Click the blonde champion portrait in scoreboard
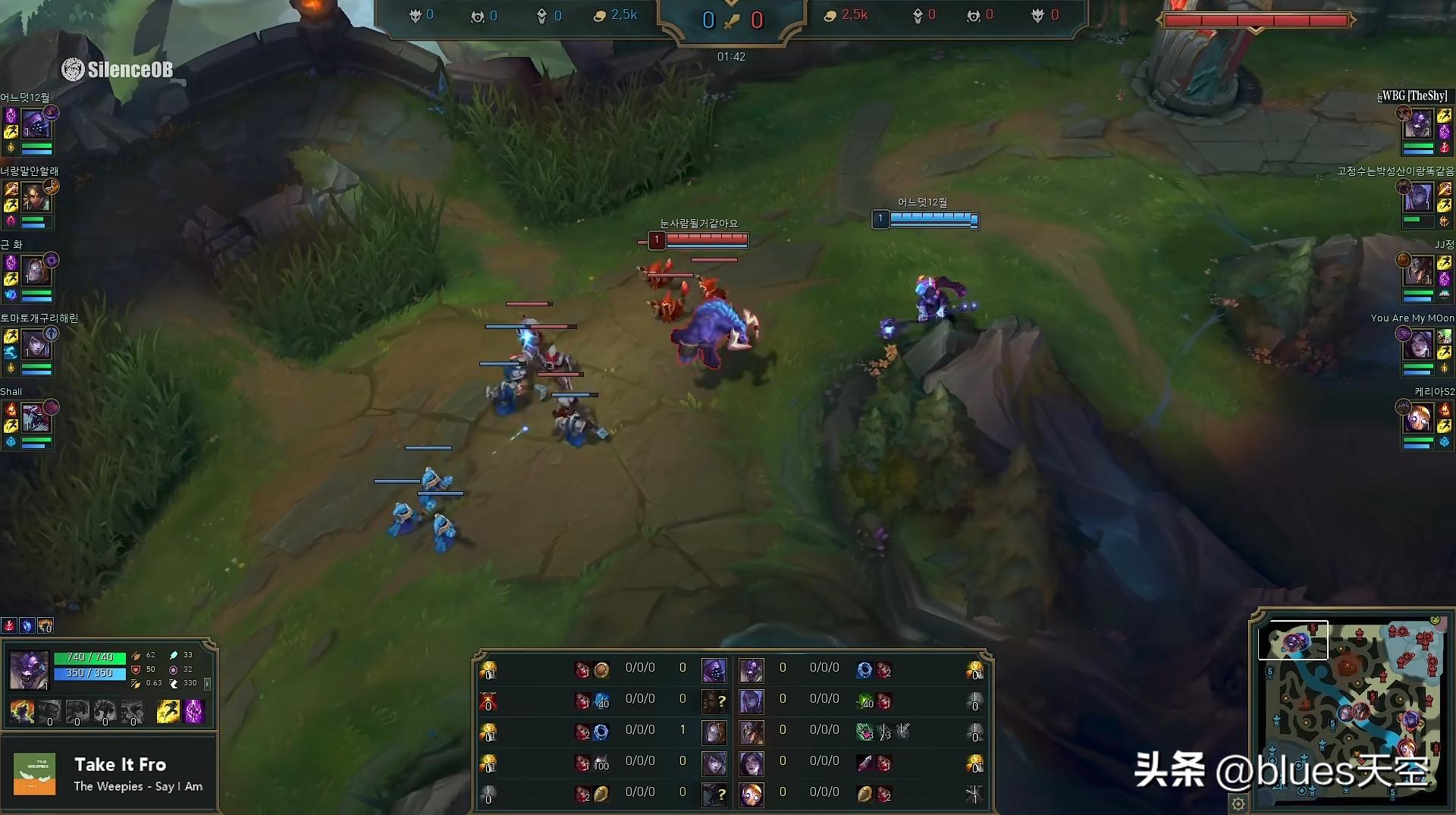The image size is (1456, 815). [752, 795]
